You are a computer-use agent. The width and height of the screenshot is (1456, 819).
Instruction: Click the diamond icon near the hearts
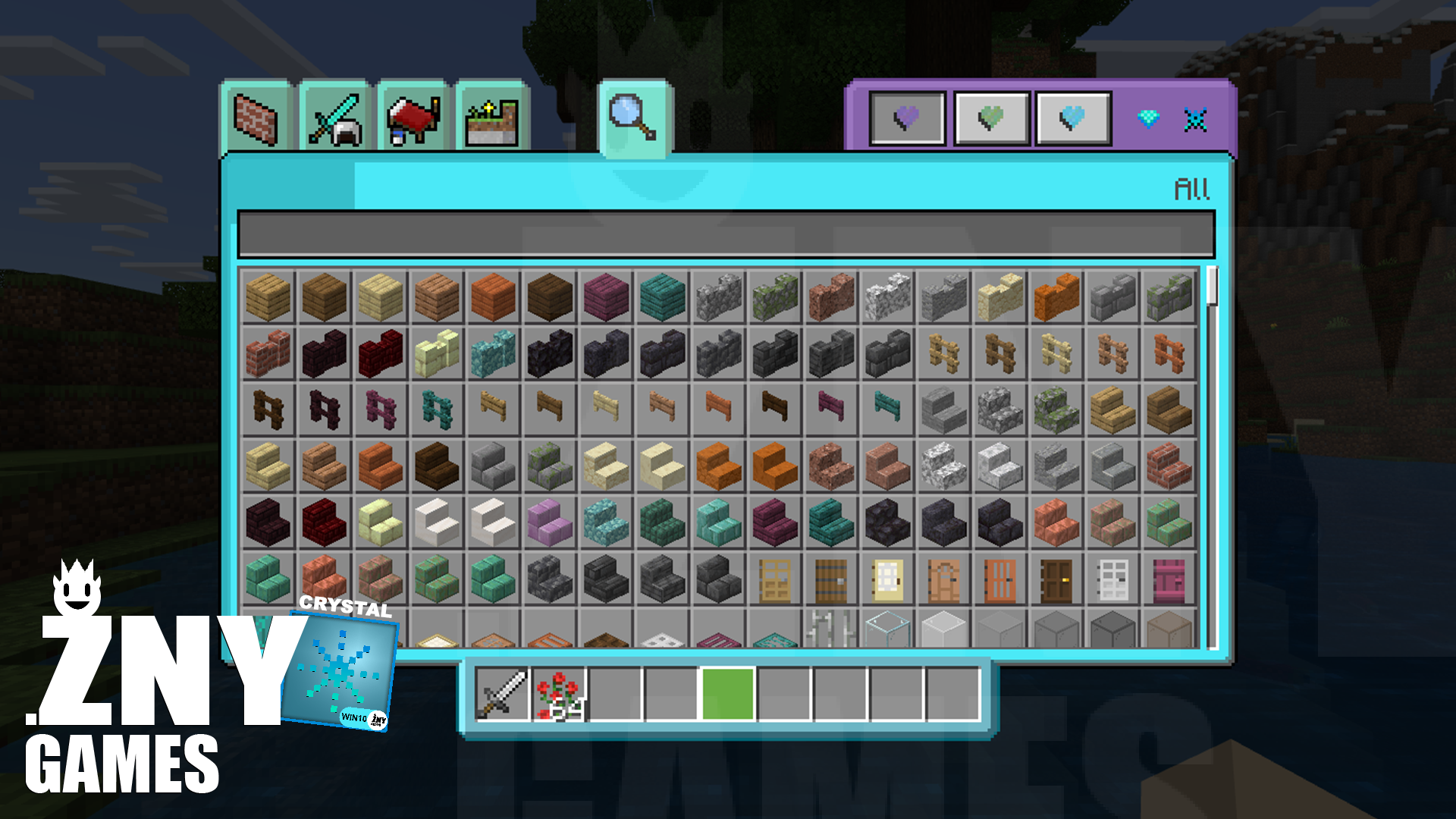click(1150, 118)
